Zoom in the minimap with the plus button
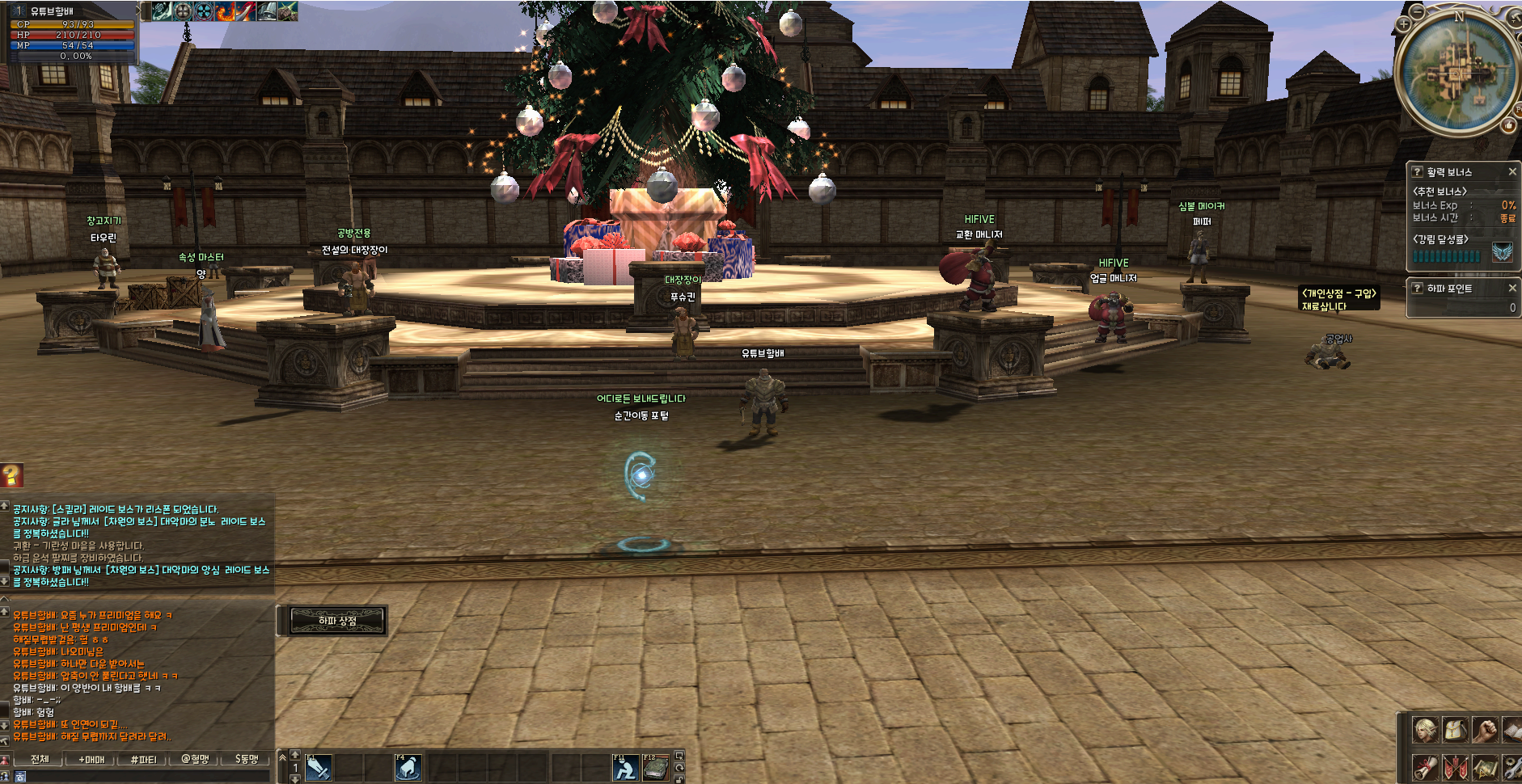The width and height of the screenshot is (1522, 784). tap(1404, 24)
